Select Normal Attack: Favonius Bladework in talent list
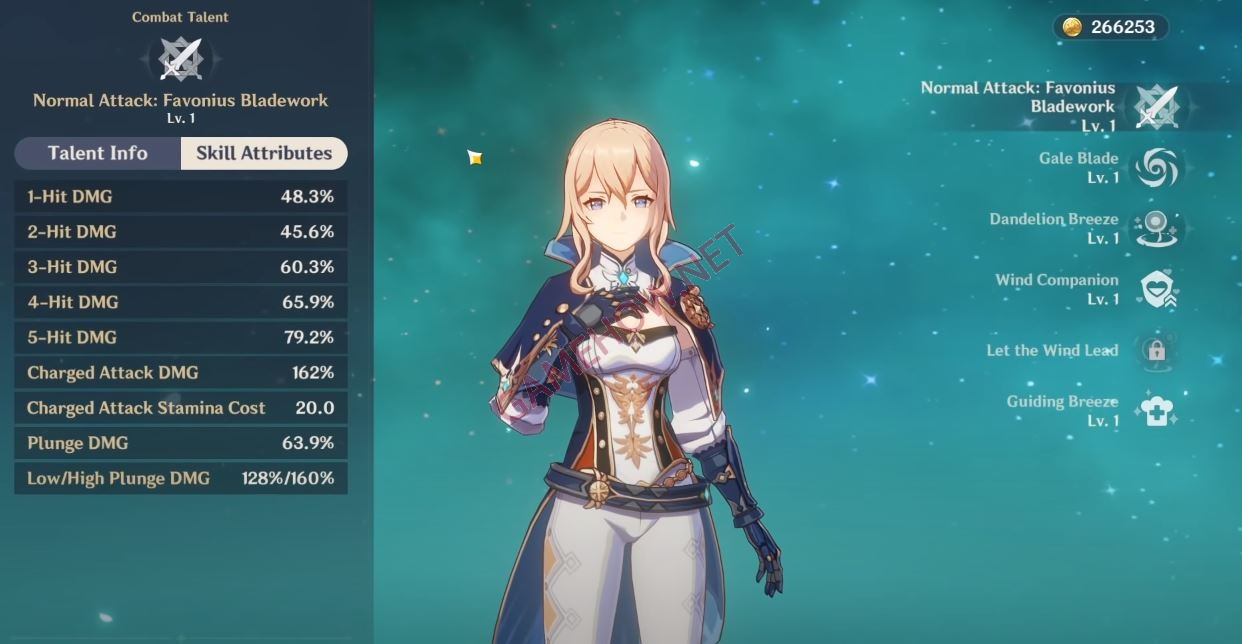The width and height of the screenshot is (1242, 644). tap(1156, 106)
